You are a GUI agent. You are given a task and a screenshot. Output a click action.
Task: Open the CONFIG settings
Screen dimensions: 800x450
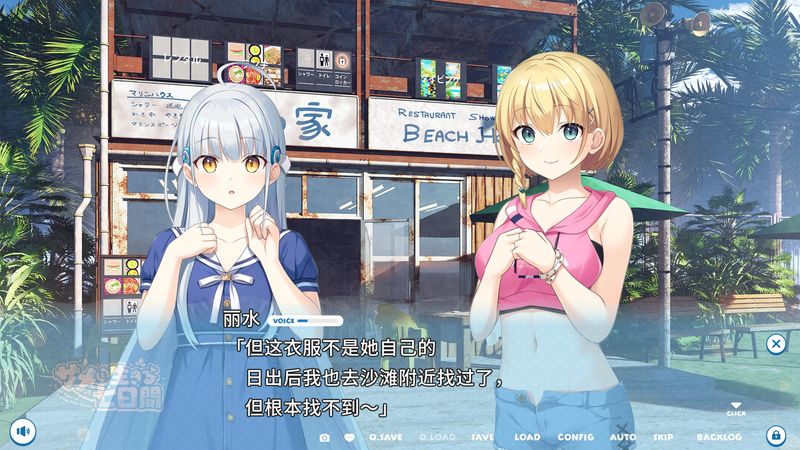[575, 437]
